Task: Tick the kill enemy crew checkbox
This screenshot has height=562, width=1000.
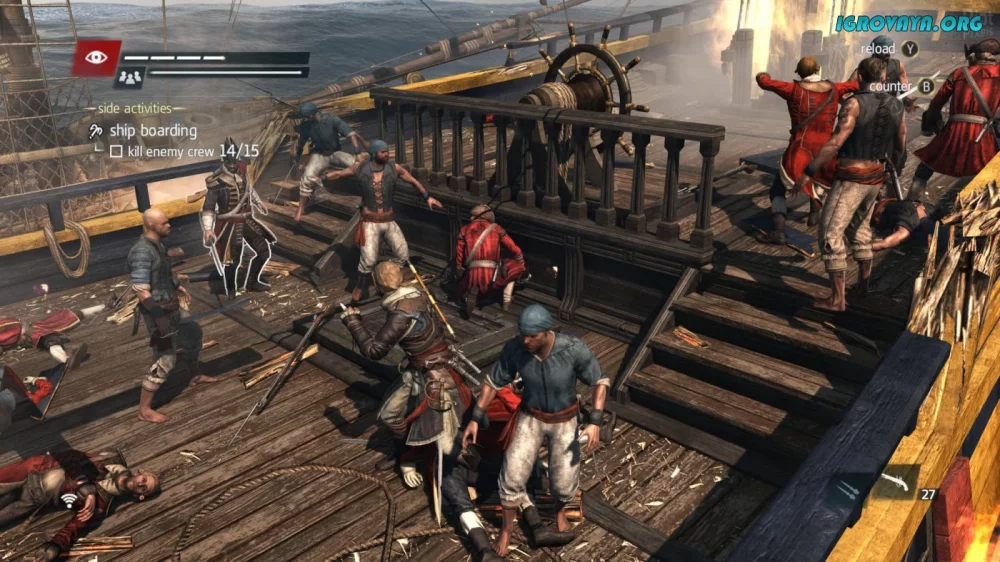Action: click(116, 151)
